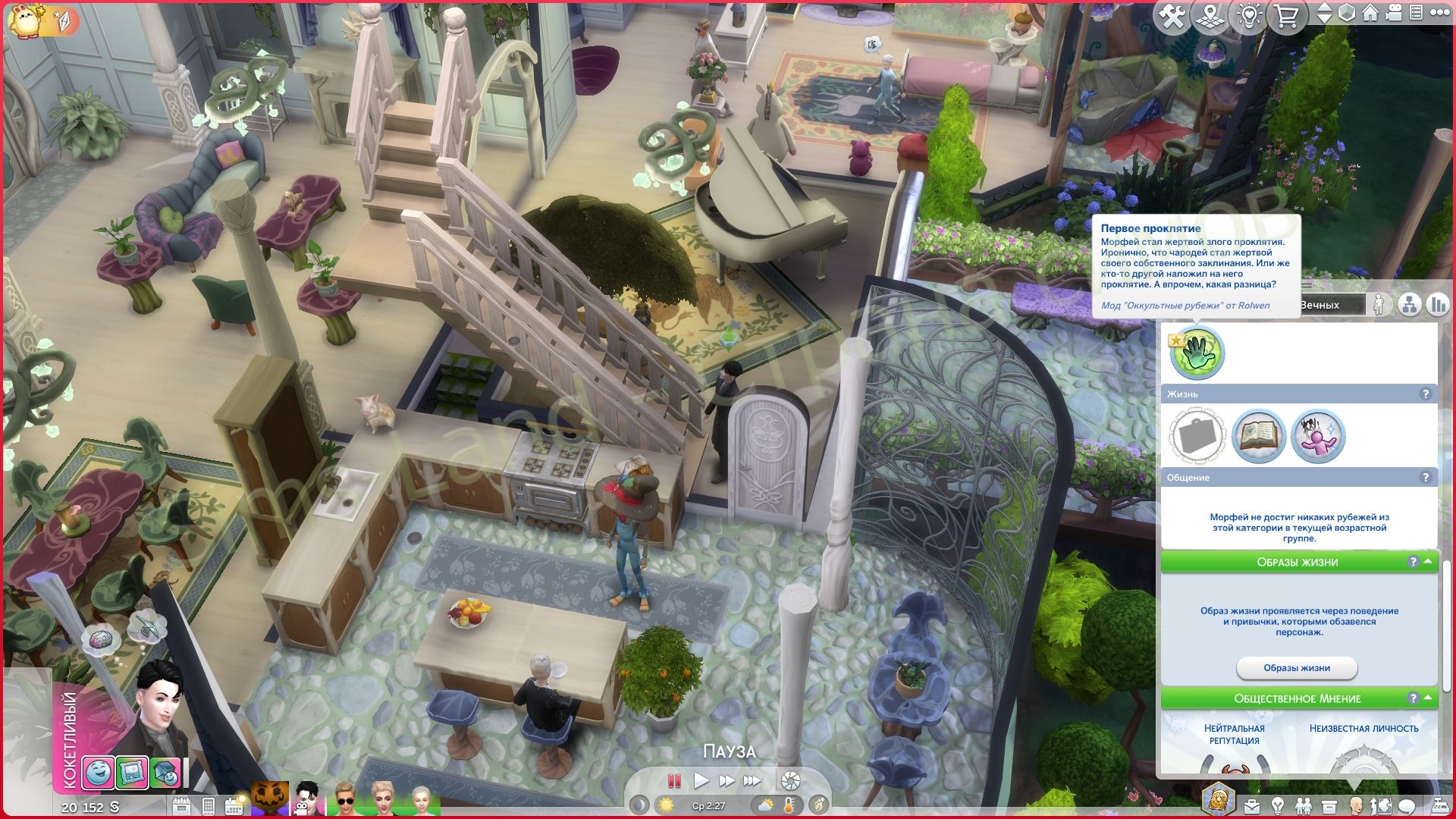Toggle camera mode with the video camera icon
Screen dimensions: 1456x819
click(x=1393, y=14)
